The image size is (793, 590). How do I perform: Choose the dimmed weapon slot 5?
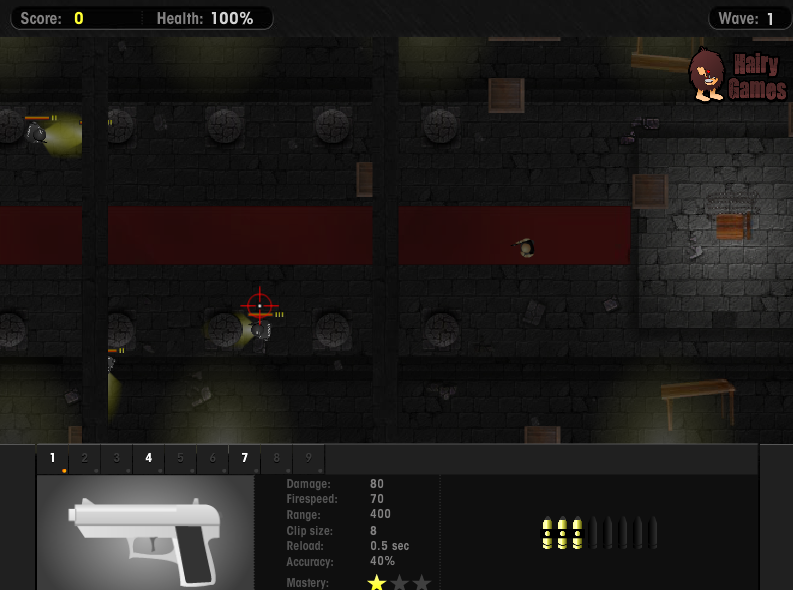(181, 459)
